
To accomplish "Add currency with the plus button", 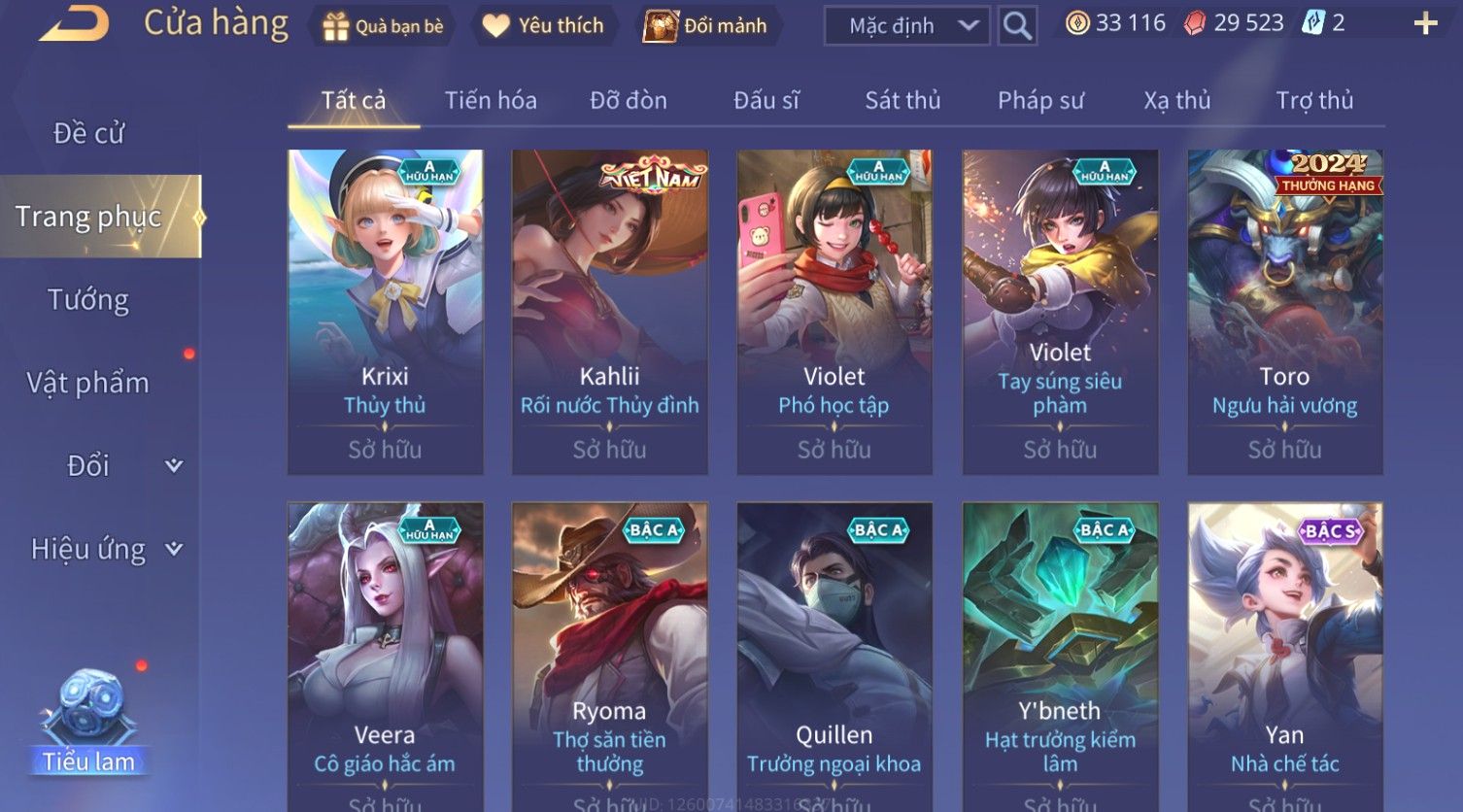I will pyautogui.click(x=1425, y=24).
